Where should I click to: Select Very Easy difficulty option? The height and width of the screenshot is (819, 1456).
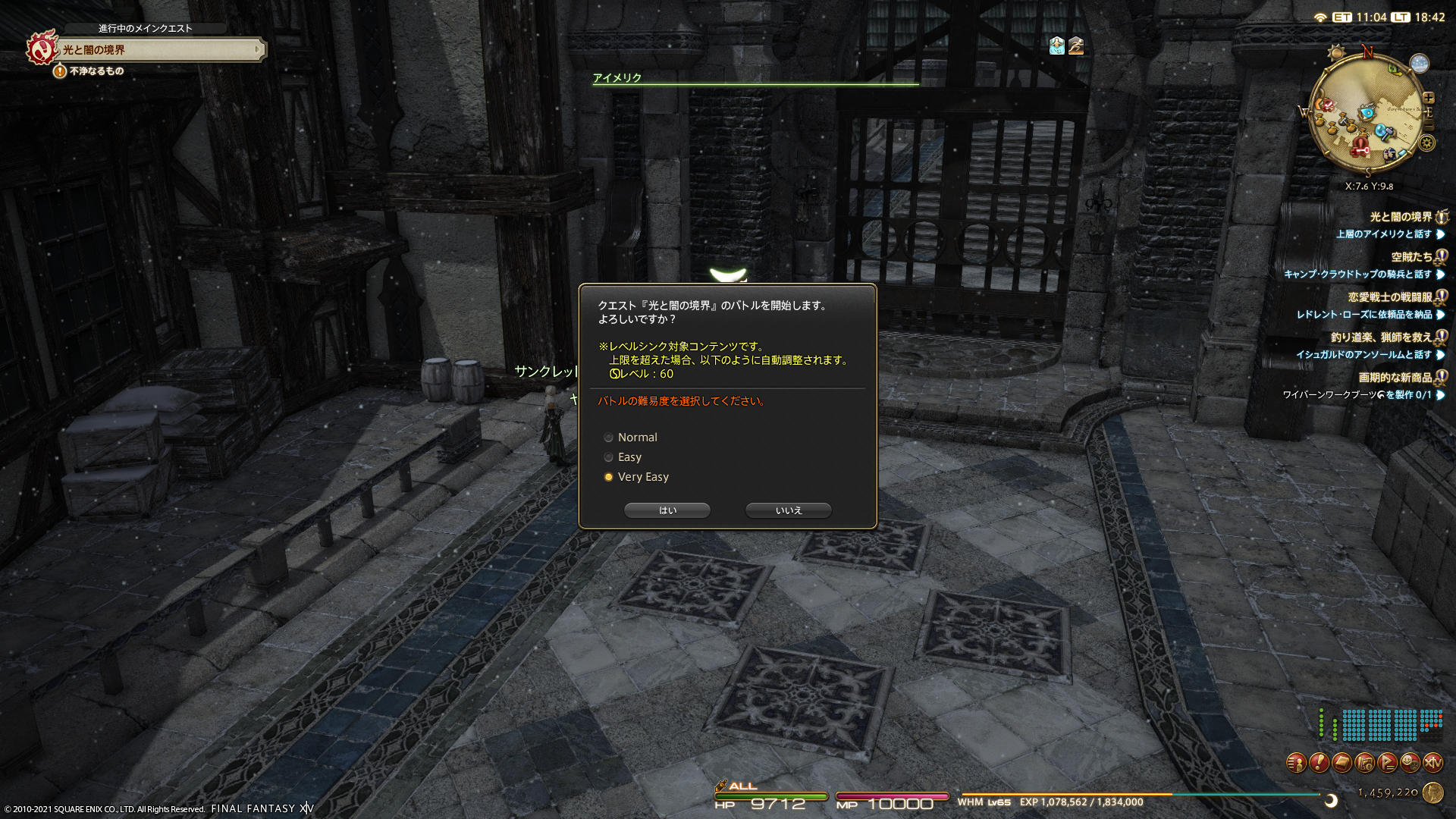click(608, 477)
